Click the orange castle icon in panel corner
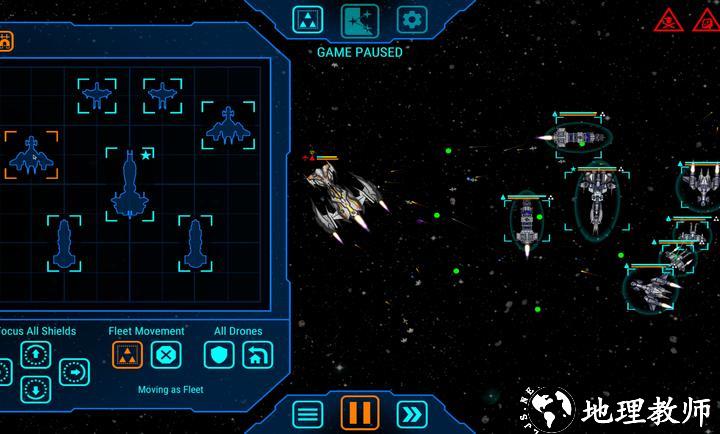This screenshot has height=434, width=720. pos(5,43)
